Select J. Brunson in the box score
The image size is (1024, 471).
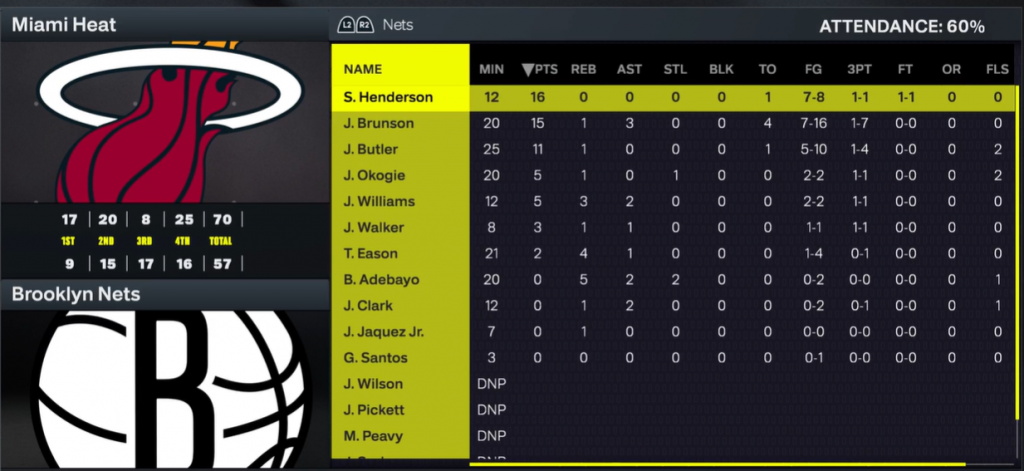(374, 123)
